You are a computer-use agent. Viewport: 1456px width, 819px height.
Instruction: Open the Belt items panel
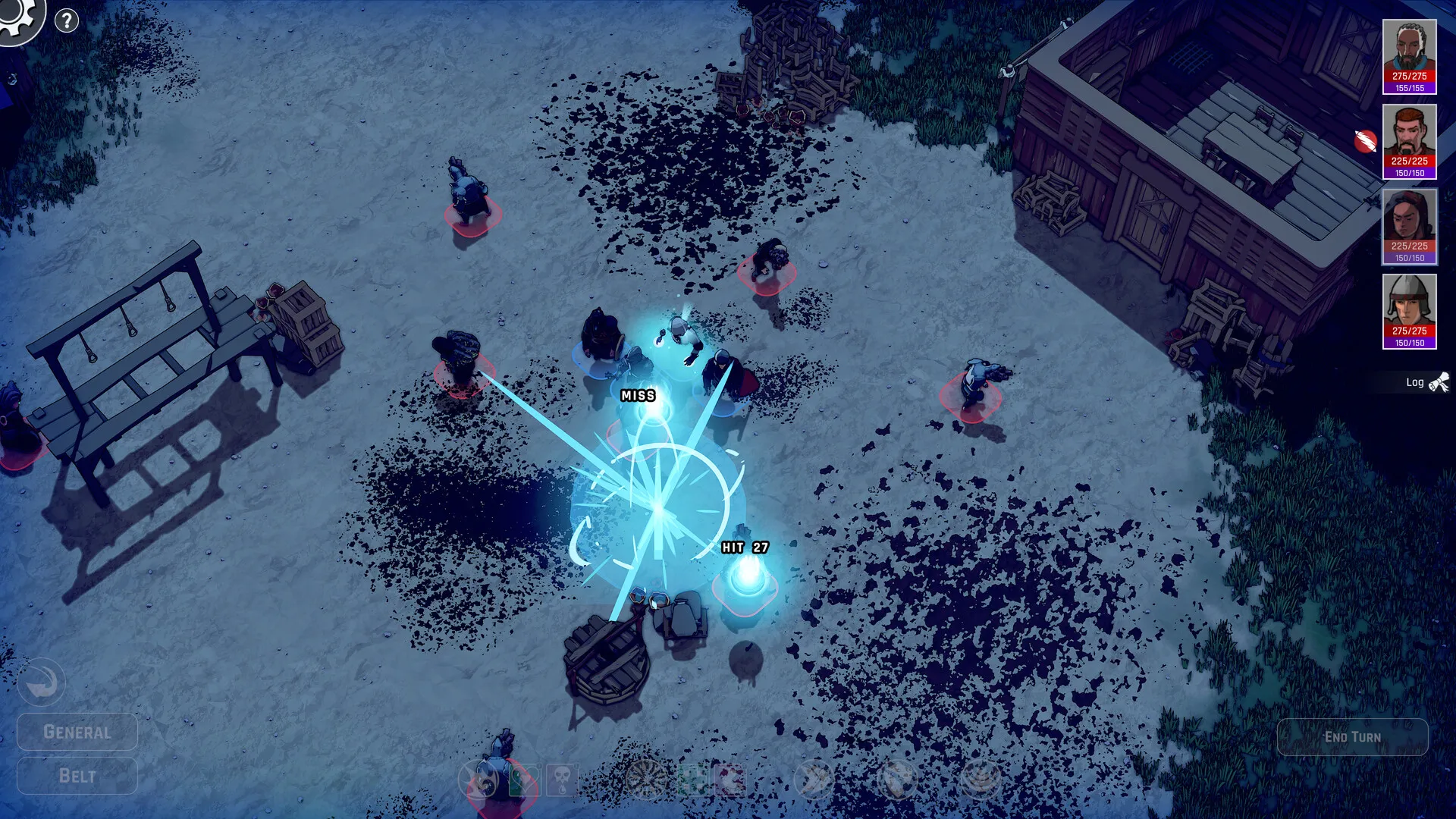(x=77, y=776)
